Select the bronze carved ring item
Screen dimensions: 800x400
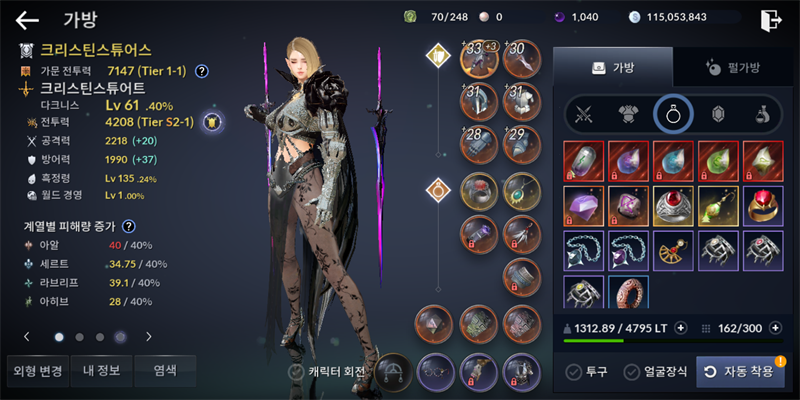pyautogui.click(x=627, y=294)
